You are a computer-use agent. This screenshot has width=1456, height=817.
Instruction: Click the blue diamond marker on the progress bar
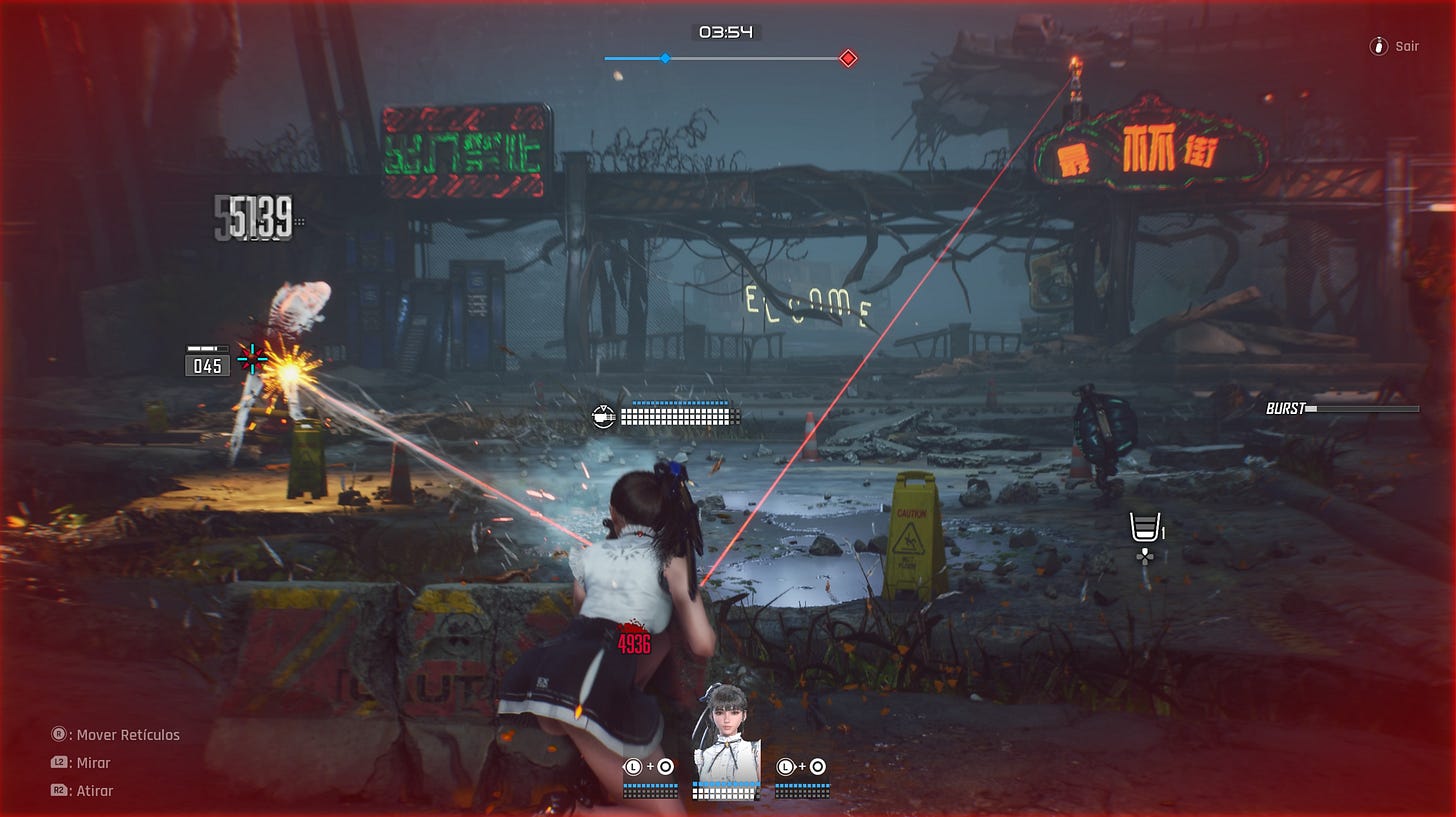tap(665, 59)
